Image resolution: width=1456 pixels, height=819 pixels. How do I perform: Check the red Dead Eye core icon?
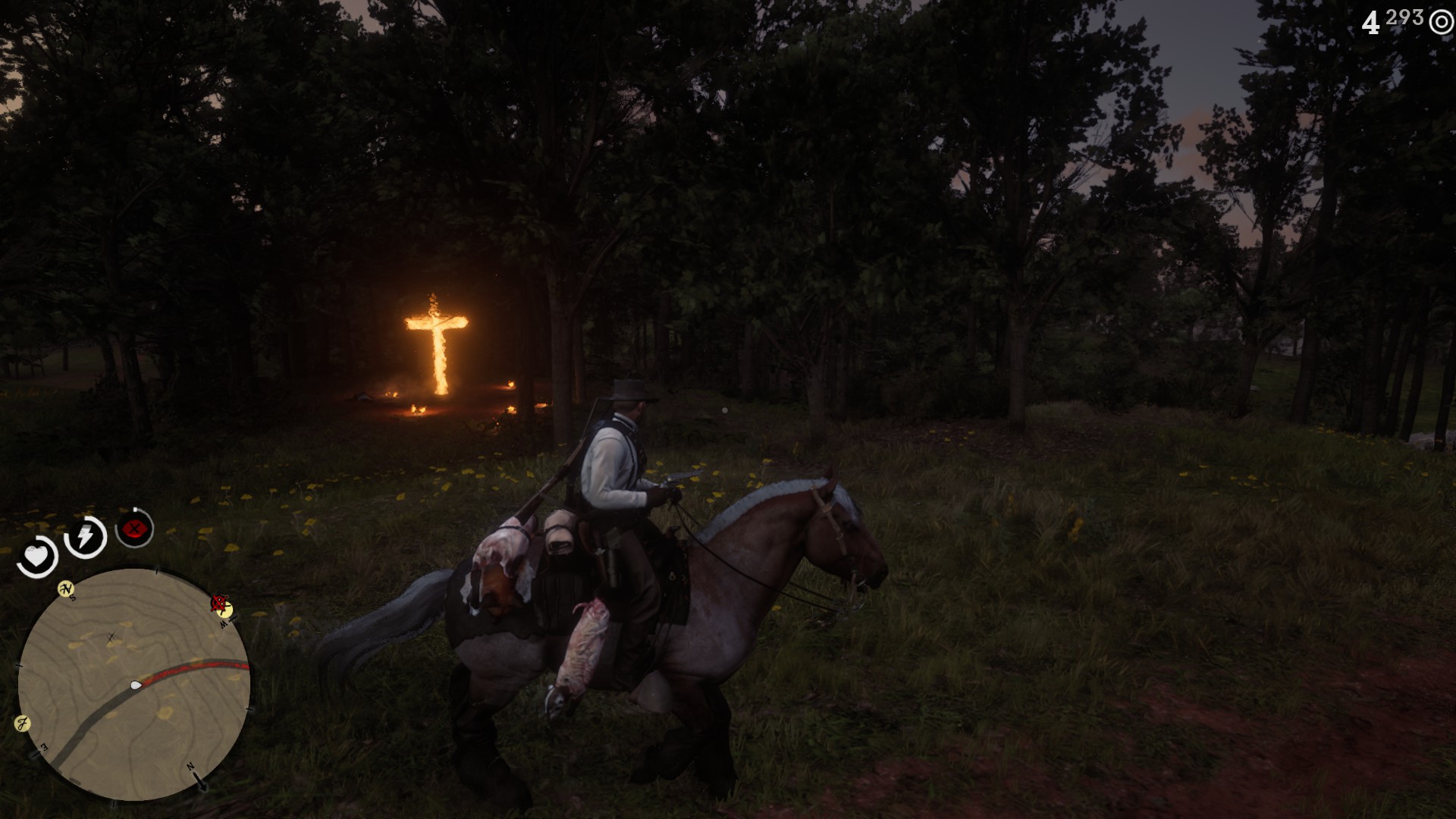(134, 529)
